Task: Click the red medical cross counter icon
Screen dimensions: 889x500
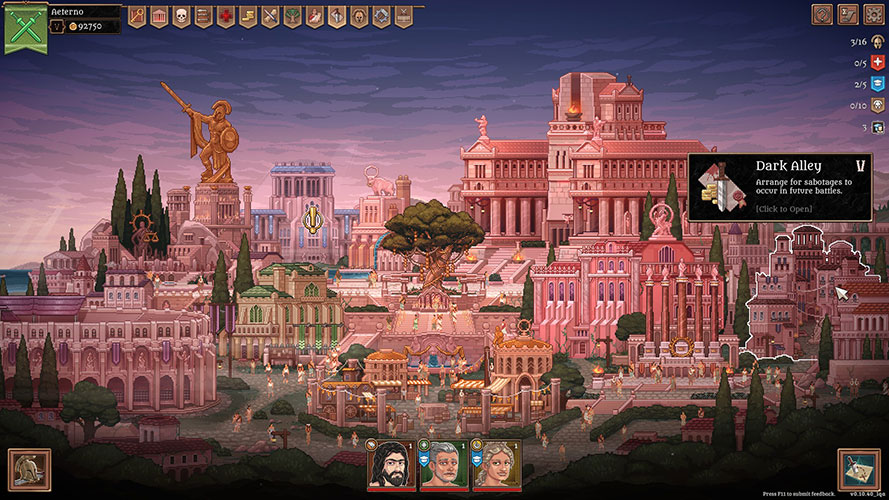Action: (878, 62)
